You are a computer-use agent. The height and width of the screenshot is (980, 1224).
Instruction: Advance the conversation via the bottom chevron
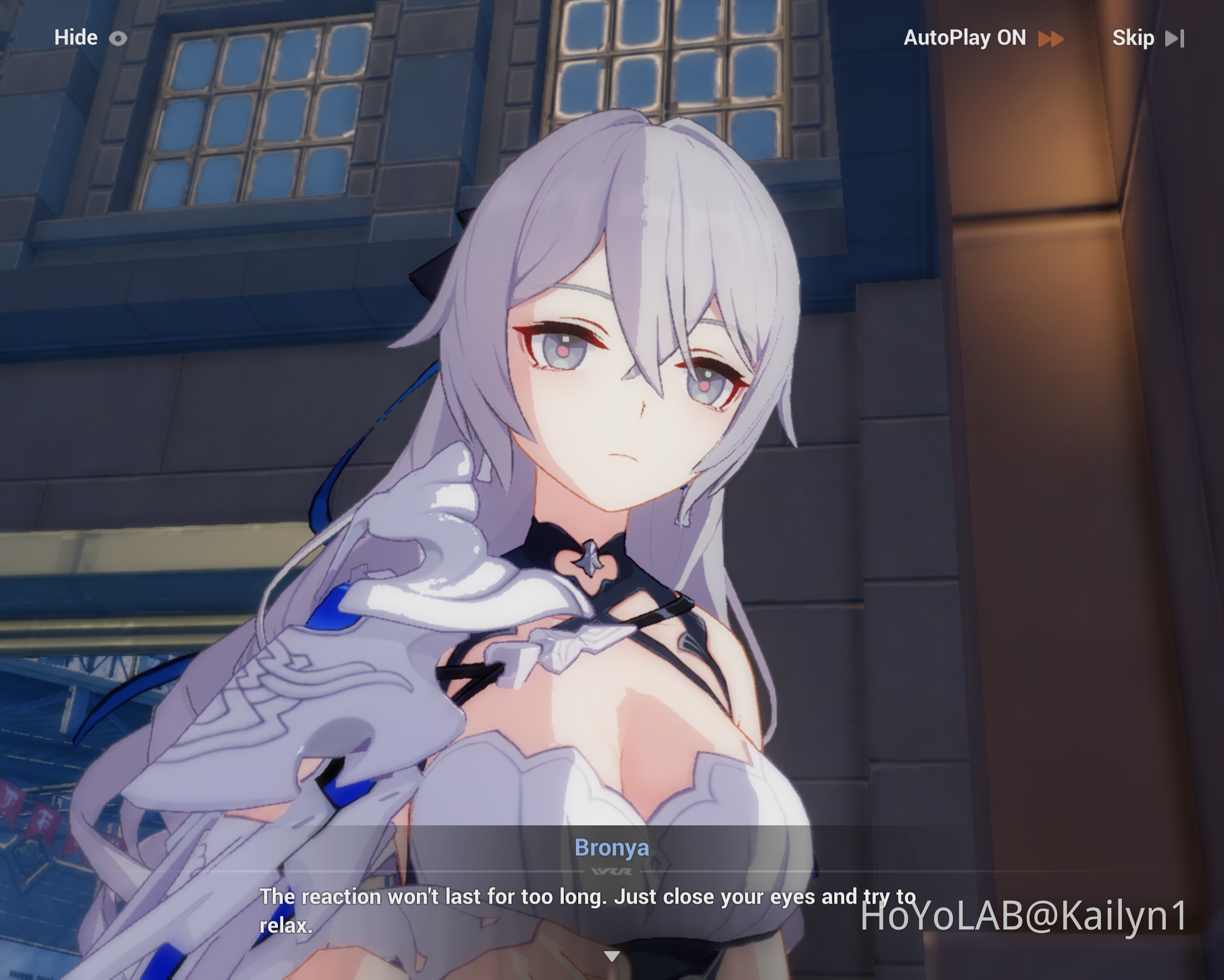[612, 955]
